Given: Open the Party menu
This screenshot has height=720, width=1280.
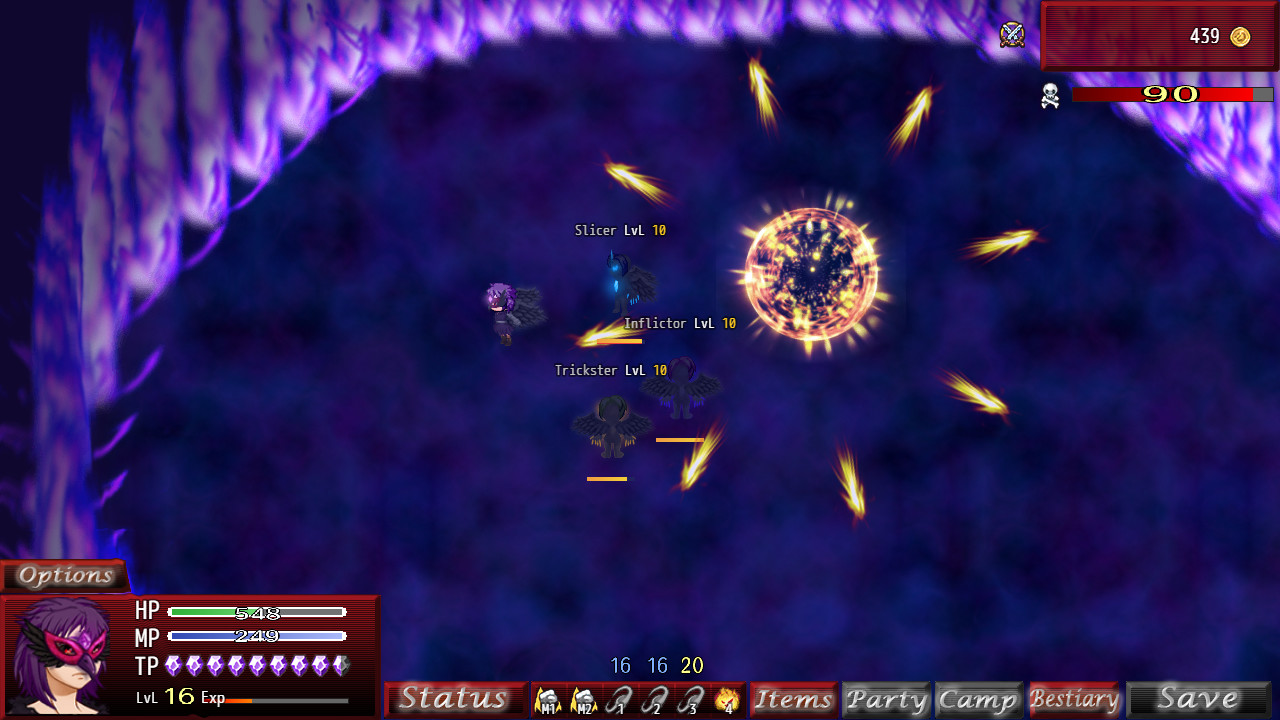Looking at the screenshot, I should point(886,698).
